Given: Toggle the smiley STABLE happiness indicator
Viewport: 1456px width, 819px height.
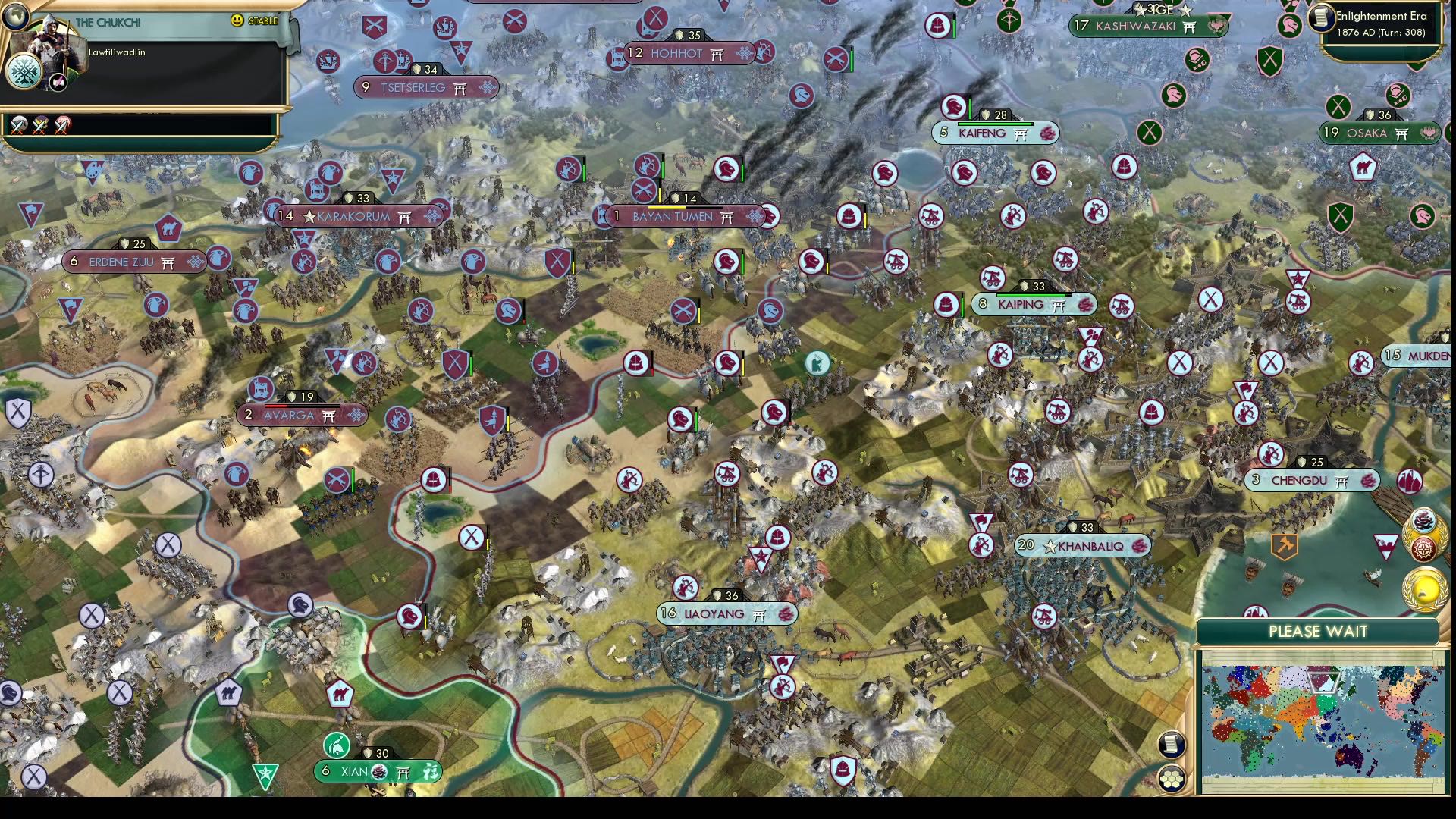Looking at the screenshot, I should (x=236, y=20).
